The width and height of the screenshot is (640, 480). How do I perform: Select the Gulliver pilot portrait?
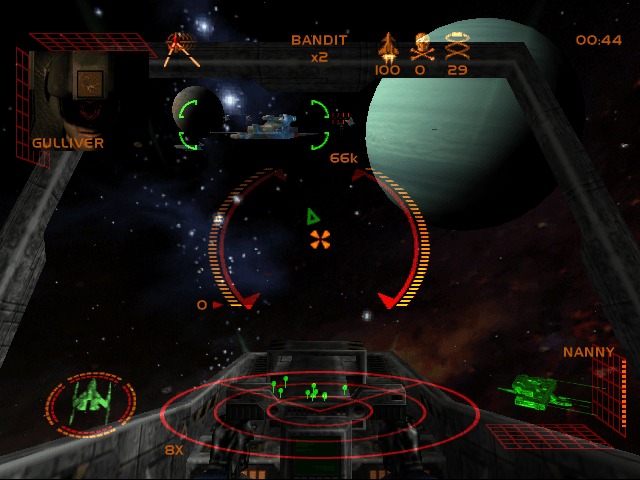tap(73, 93)
